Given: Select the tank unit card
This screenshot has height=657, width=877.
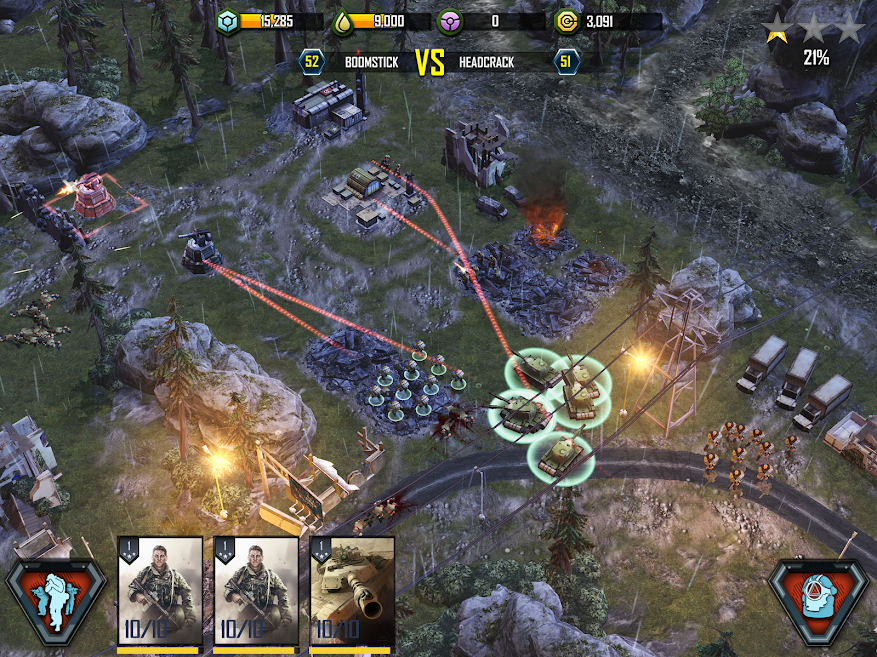Looking at the screenshot, I should pos(352,593).
